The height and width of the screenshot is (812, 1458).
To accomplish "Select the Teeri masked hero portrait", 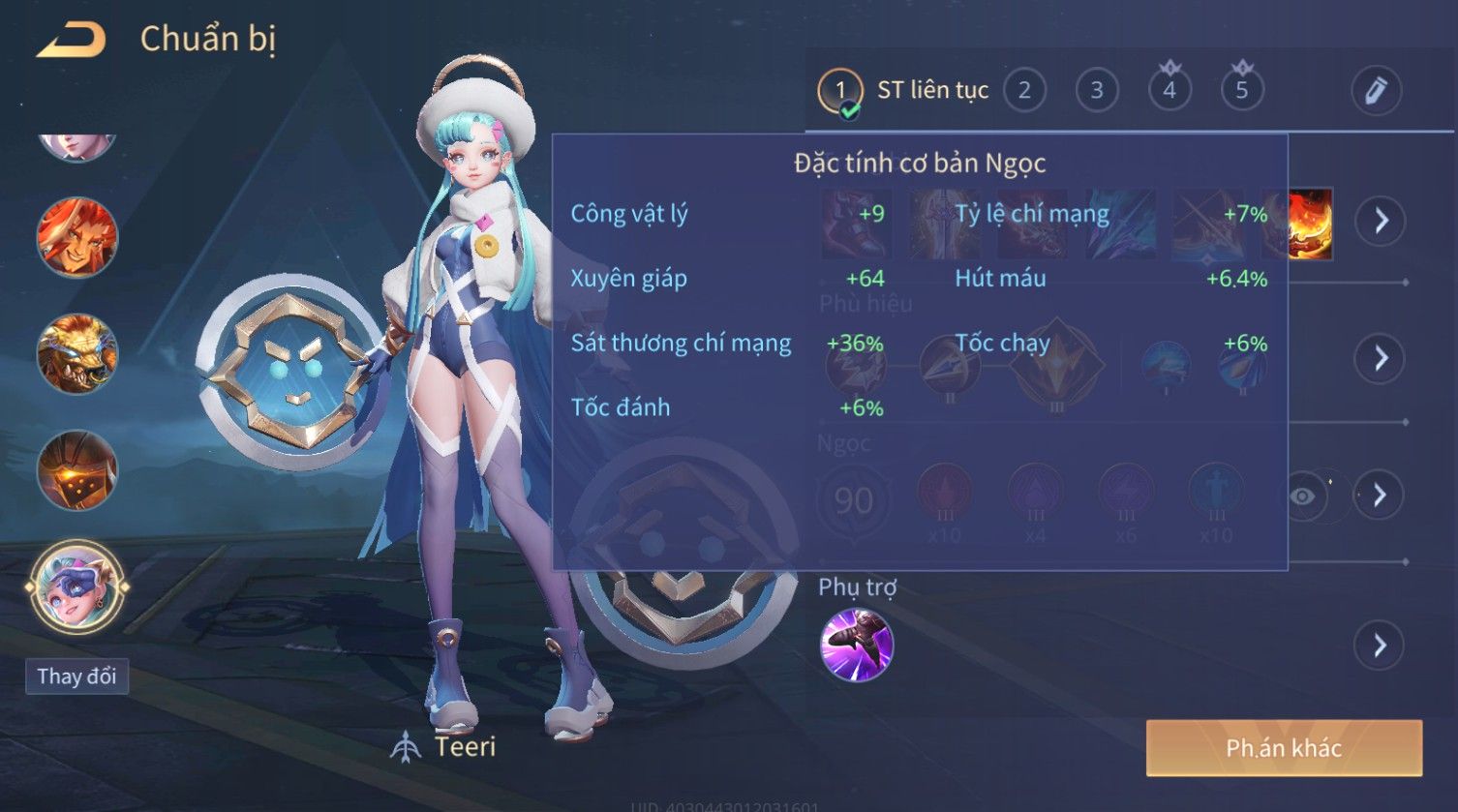I will pyautogui.click(x=76, y=586).
